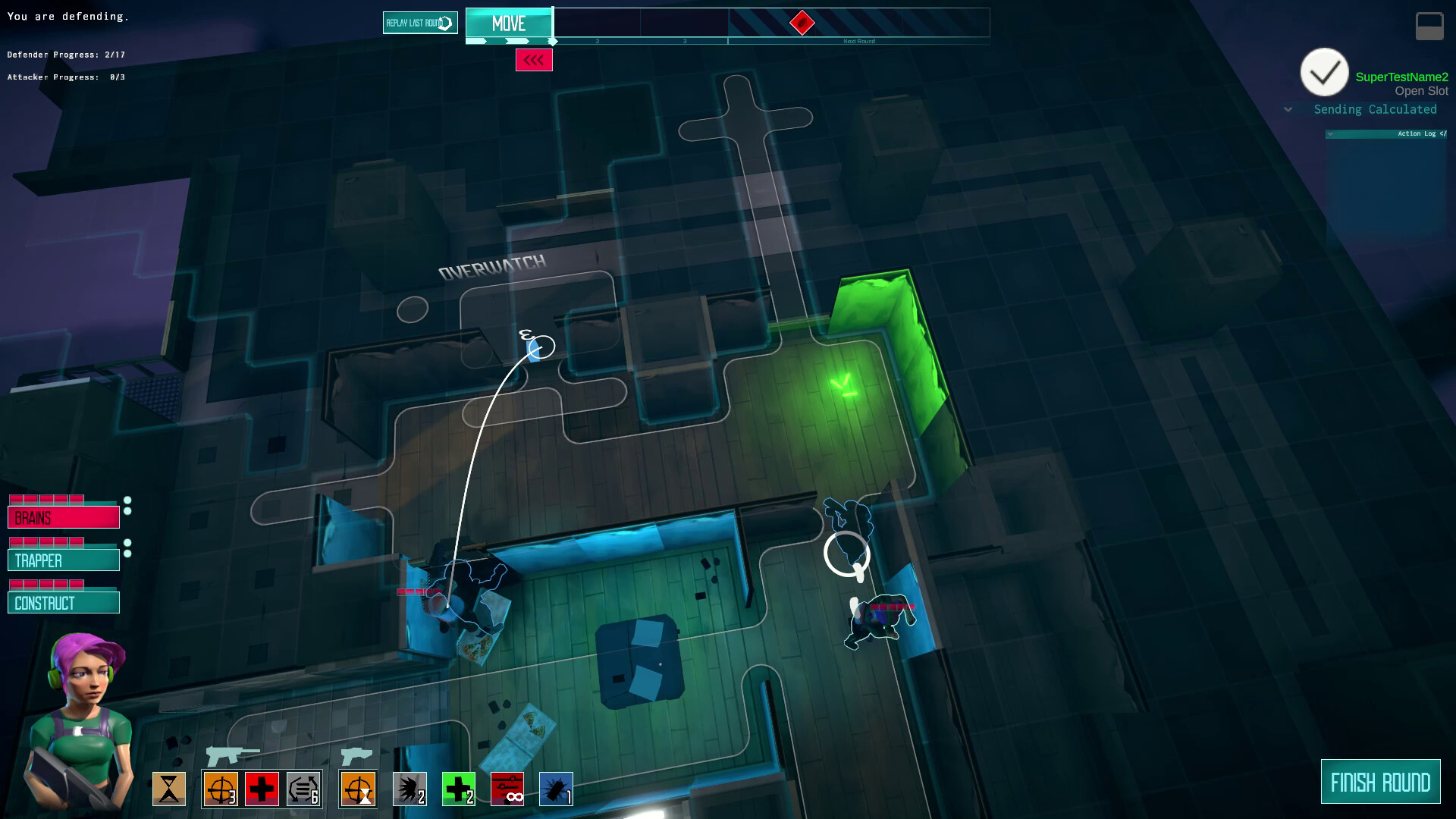Image resolution: width=1456 pixels, height=819 pixels.
Task: Click the red diamond marker on the round timeline
Action: tap(802, 24)
